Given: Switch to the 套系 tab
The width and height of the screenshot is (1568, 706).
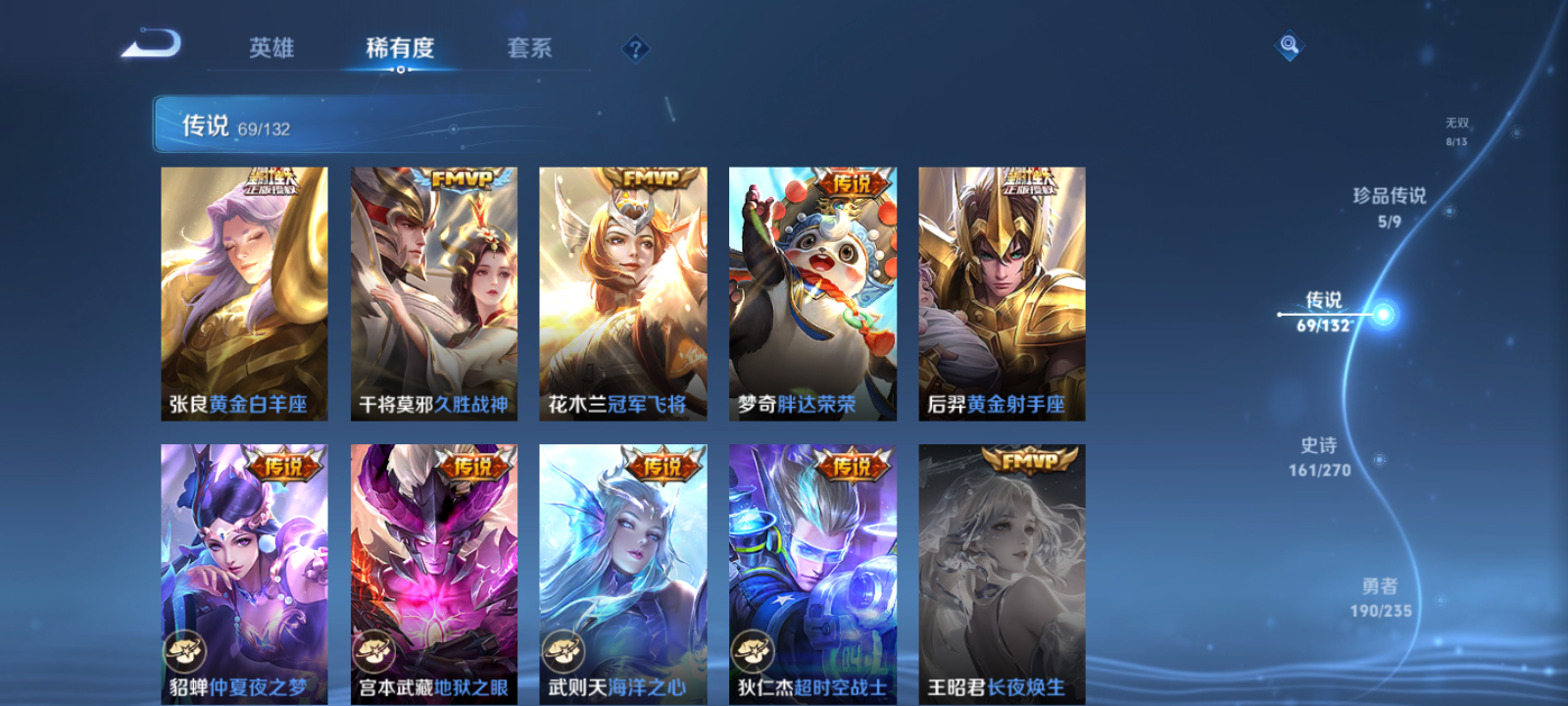Looking at the screenshot, I should pyautogui.click(x=530, y=47).
